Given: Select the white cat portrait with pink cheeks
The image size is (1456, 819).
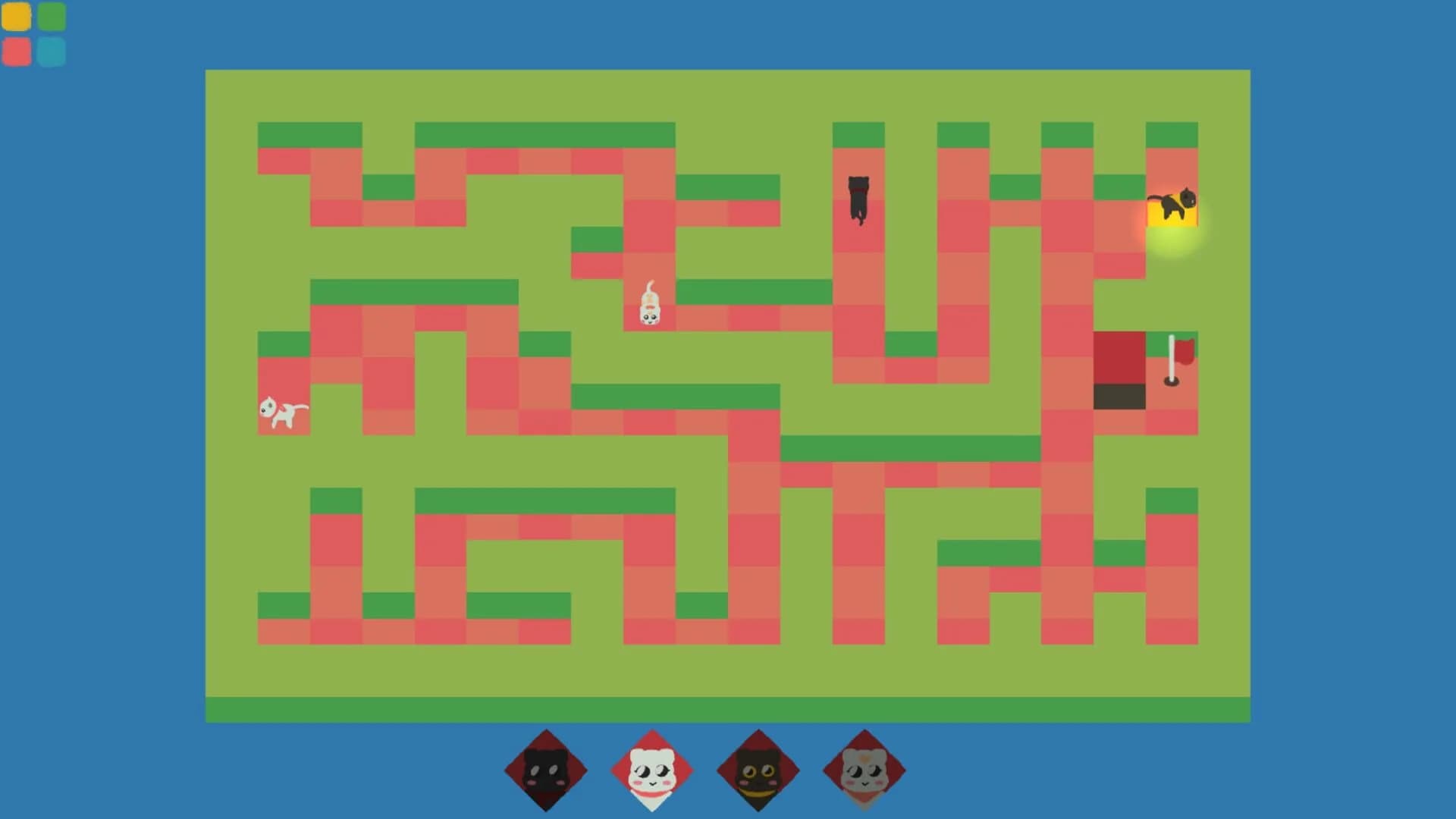Looking at the screenshot, I should tap(653, 769).
